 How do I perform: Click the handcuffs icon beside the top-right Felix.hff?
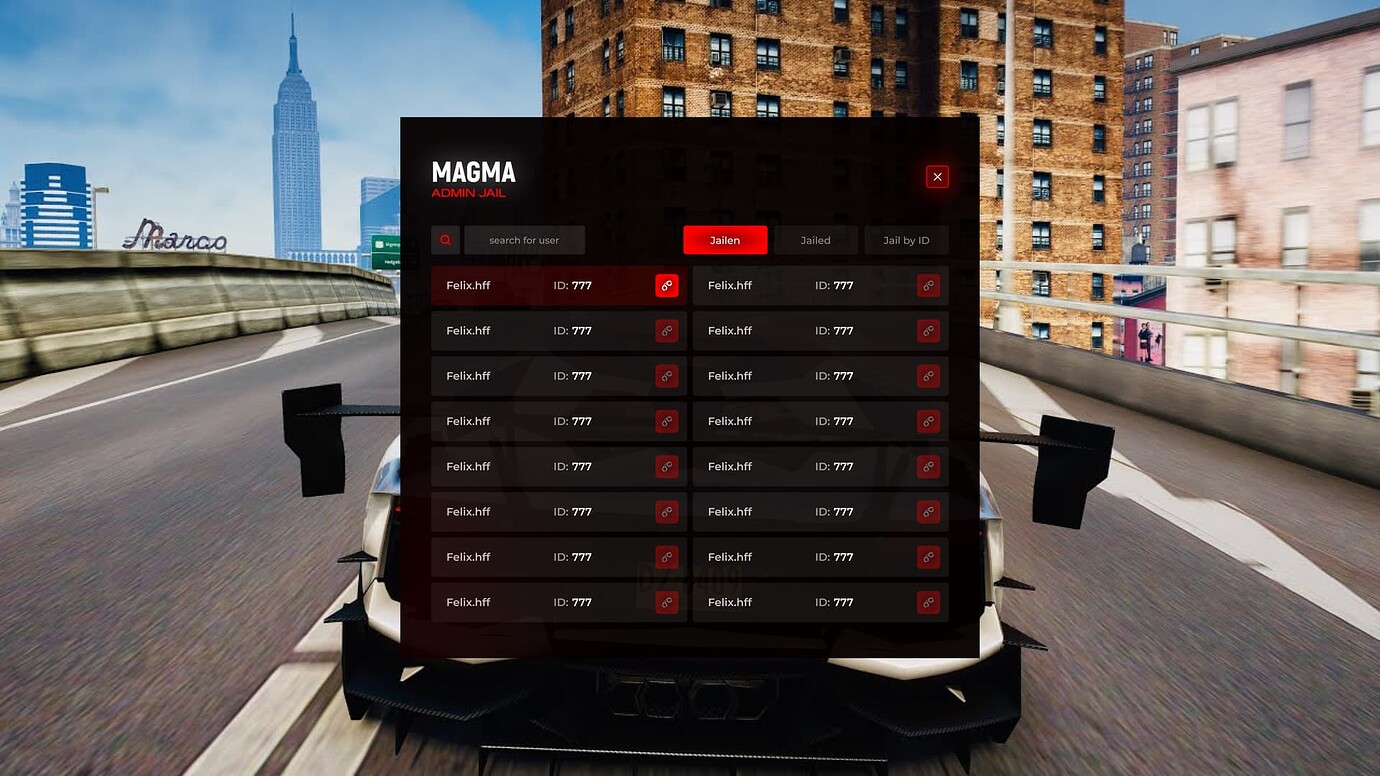(929, 285)
